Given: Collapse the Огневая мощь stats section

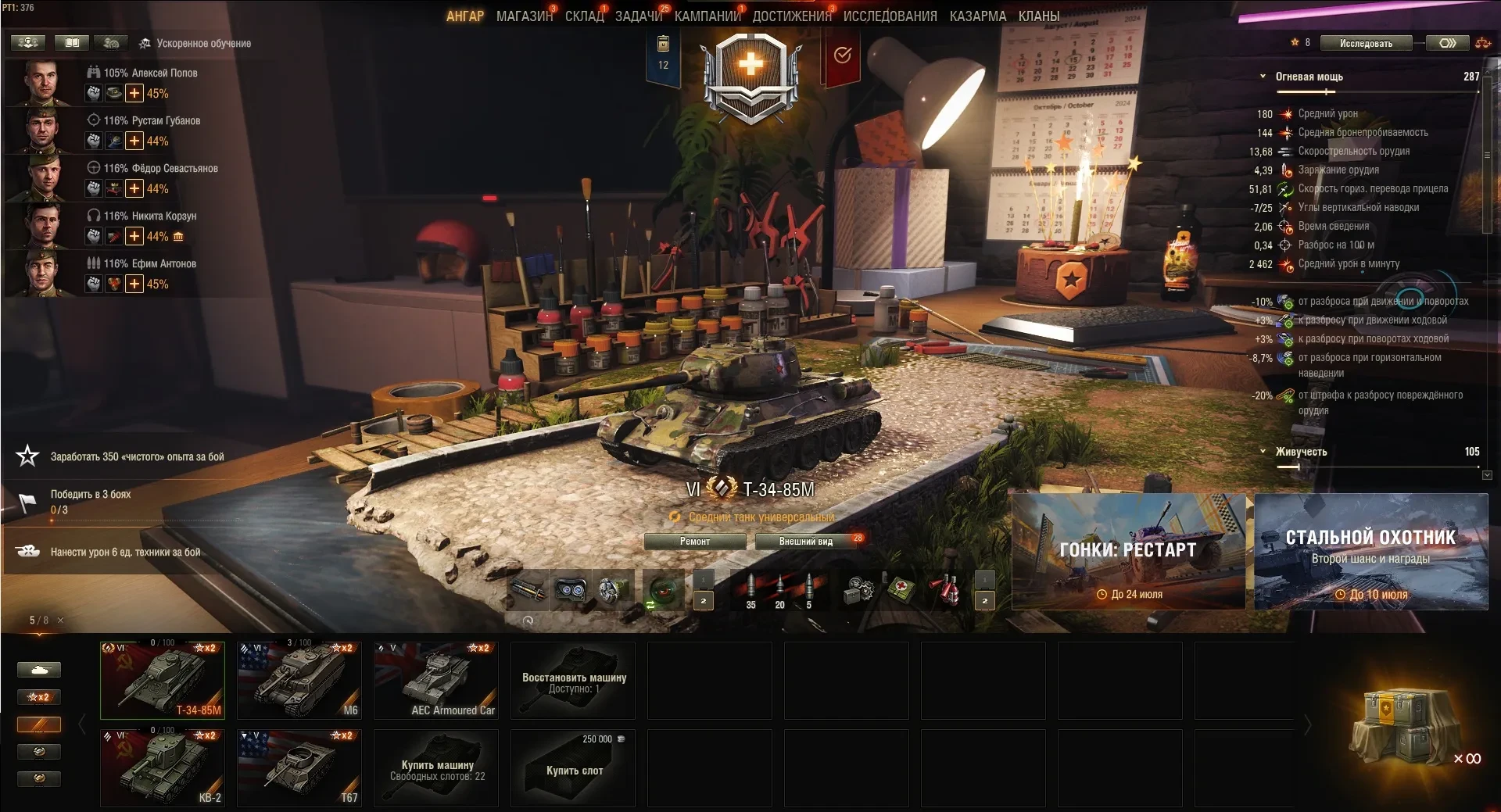Looking at the screenshot, I should (1263, 77).
